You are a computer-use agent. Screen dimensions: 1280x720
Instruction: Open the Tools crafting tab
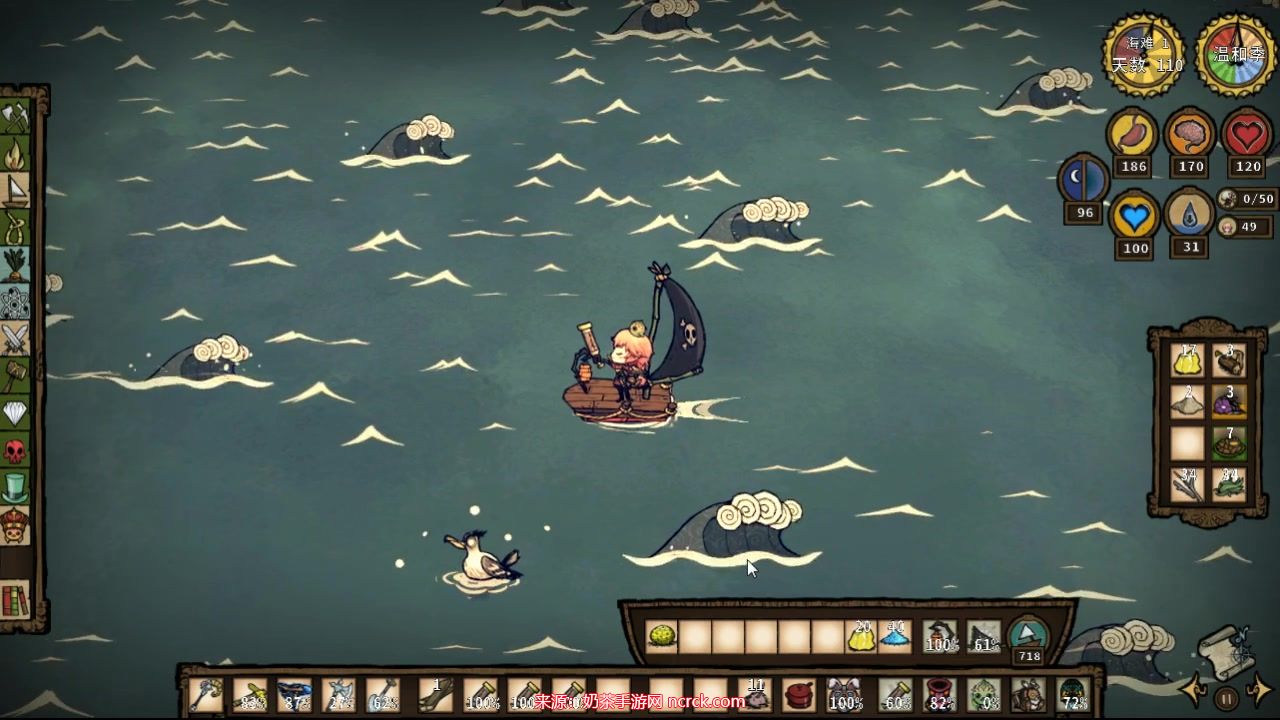click(x=15, y=118)
